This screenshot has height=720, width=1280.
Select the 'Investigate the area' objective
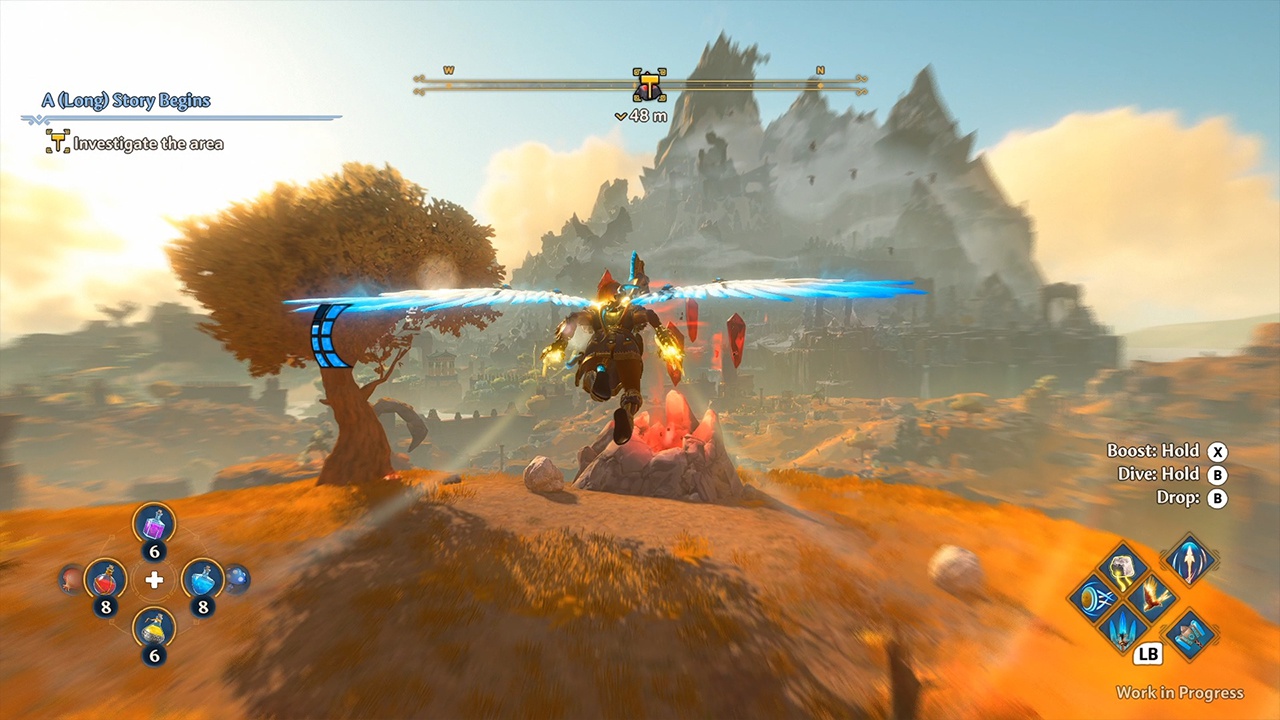coord(147,144)
